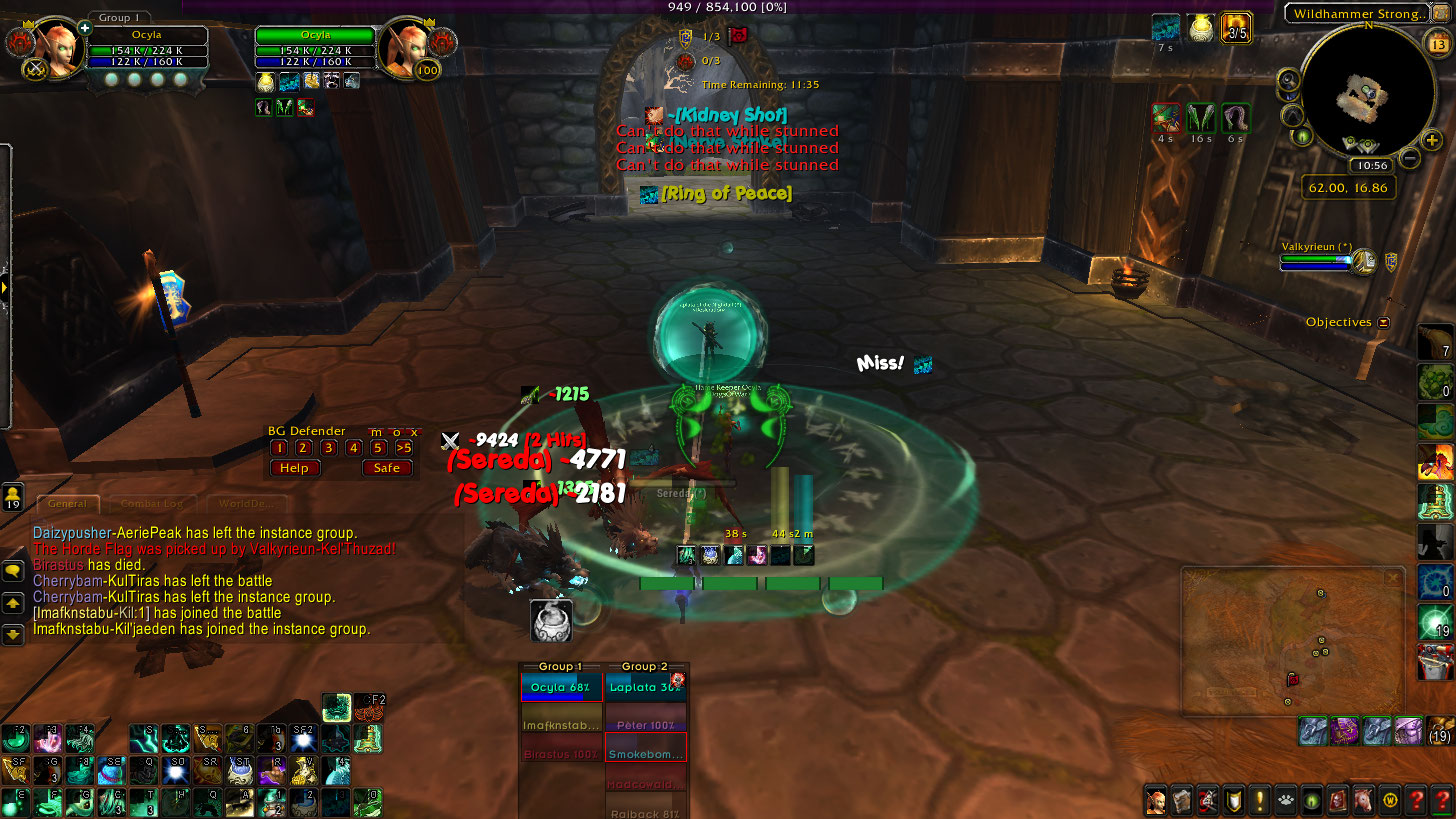The height and width of the screenshot is (819, 1456).
Task: Click the Safe button on BG Defender
Action: click(387, 468)
